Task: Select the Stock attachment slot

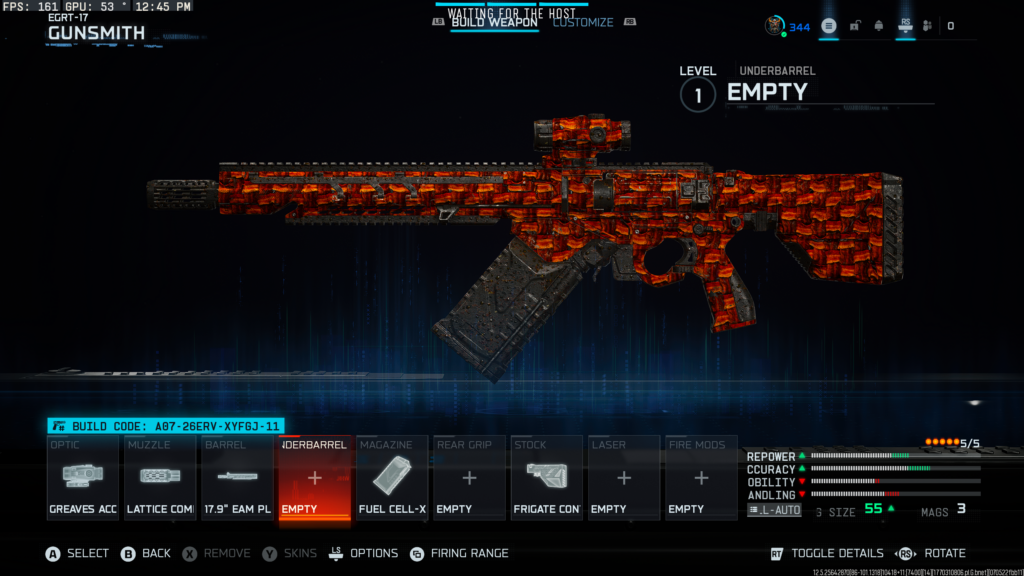Action: [546, 478]
